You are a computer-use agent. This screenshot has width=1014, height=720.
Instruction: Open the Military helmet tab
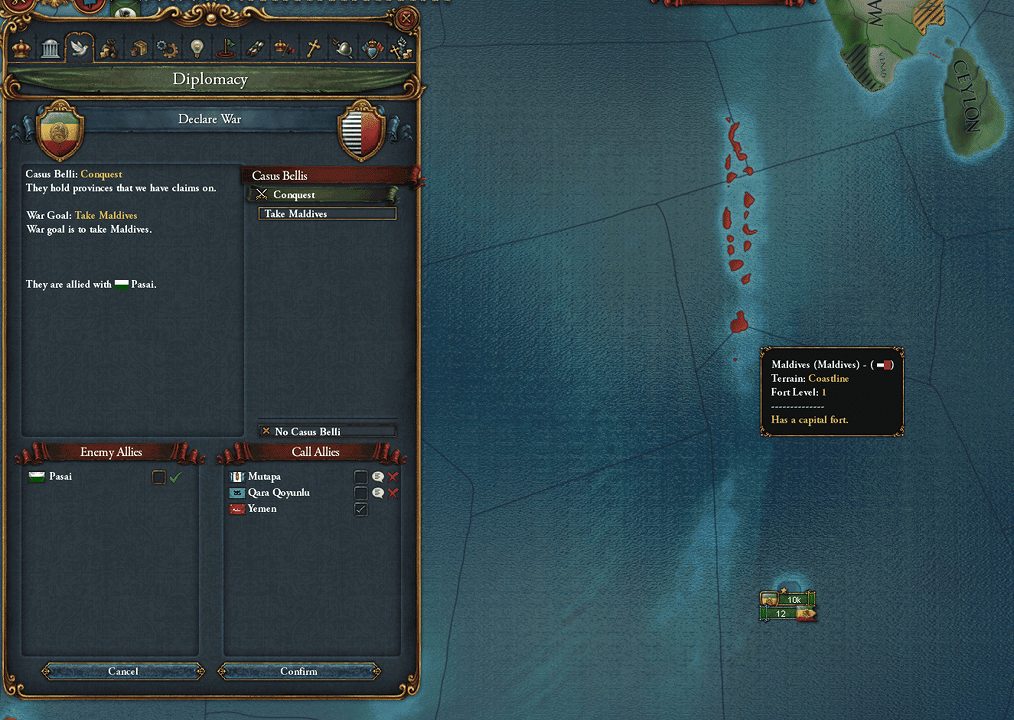(343, 47)
